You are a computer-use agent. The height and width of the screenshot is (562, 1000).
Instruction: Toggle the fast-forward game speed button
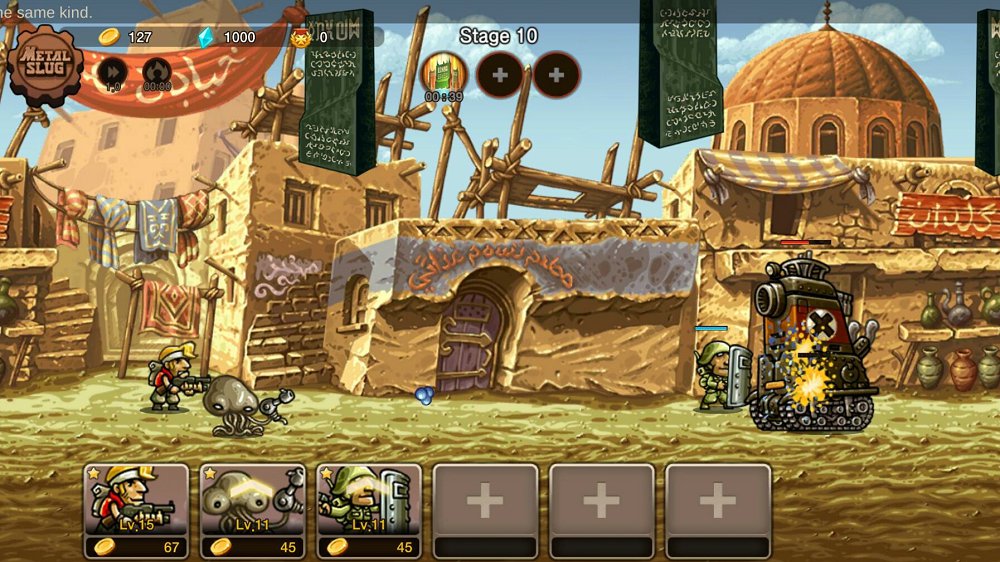coord(112,73)
